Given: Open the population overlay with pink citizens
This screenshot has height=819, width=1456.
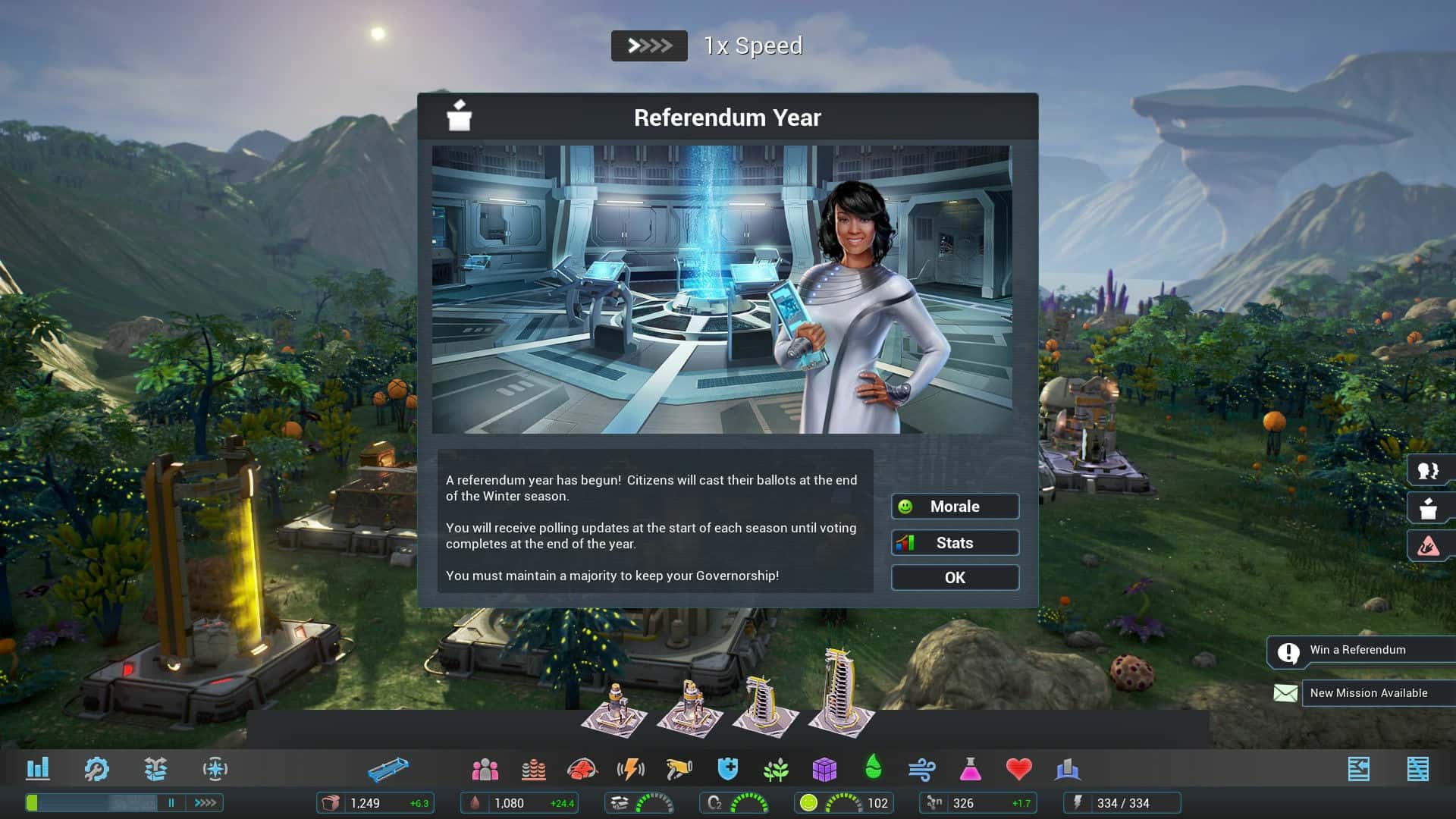Looking at the screenshot, I should point(485,768).
